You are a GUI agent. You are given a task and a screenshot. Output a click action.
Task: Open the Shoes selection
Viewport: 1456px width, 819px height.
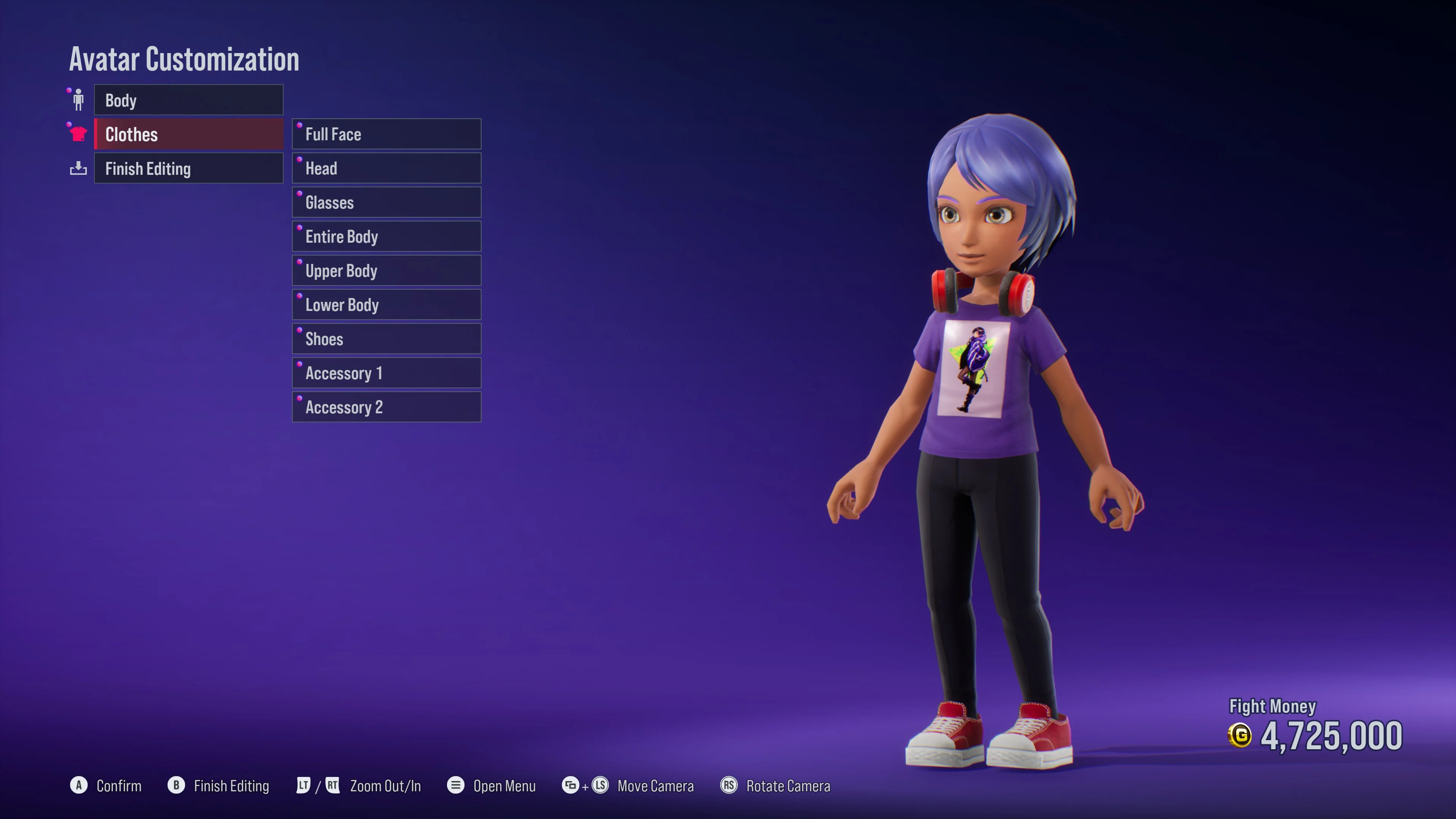387,339
